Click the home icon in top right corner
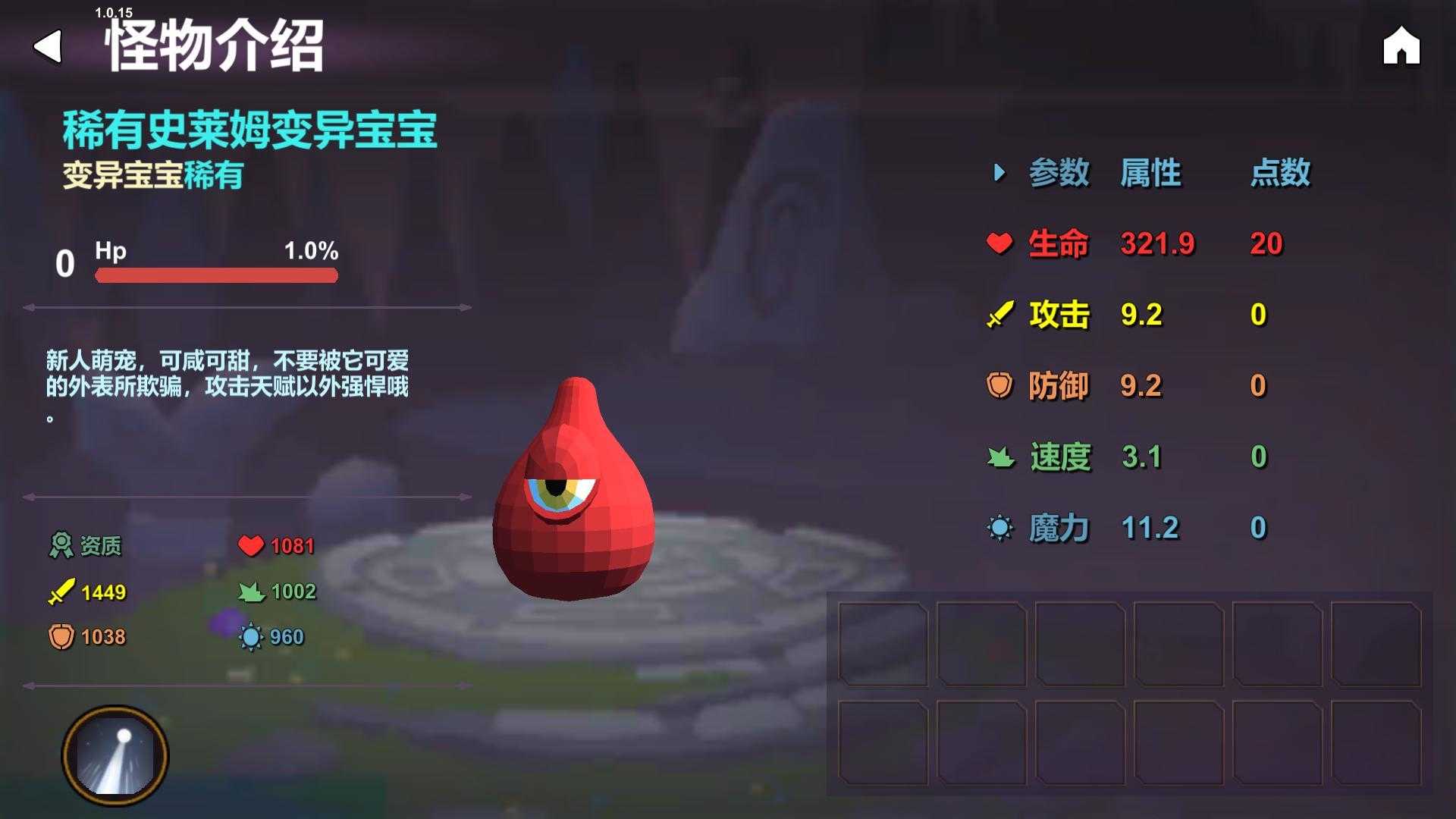 pyautogui.click(x=1402, y=47)
